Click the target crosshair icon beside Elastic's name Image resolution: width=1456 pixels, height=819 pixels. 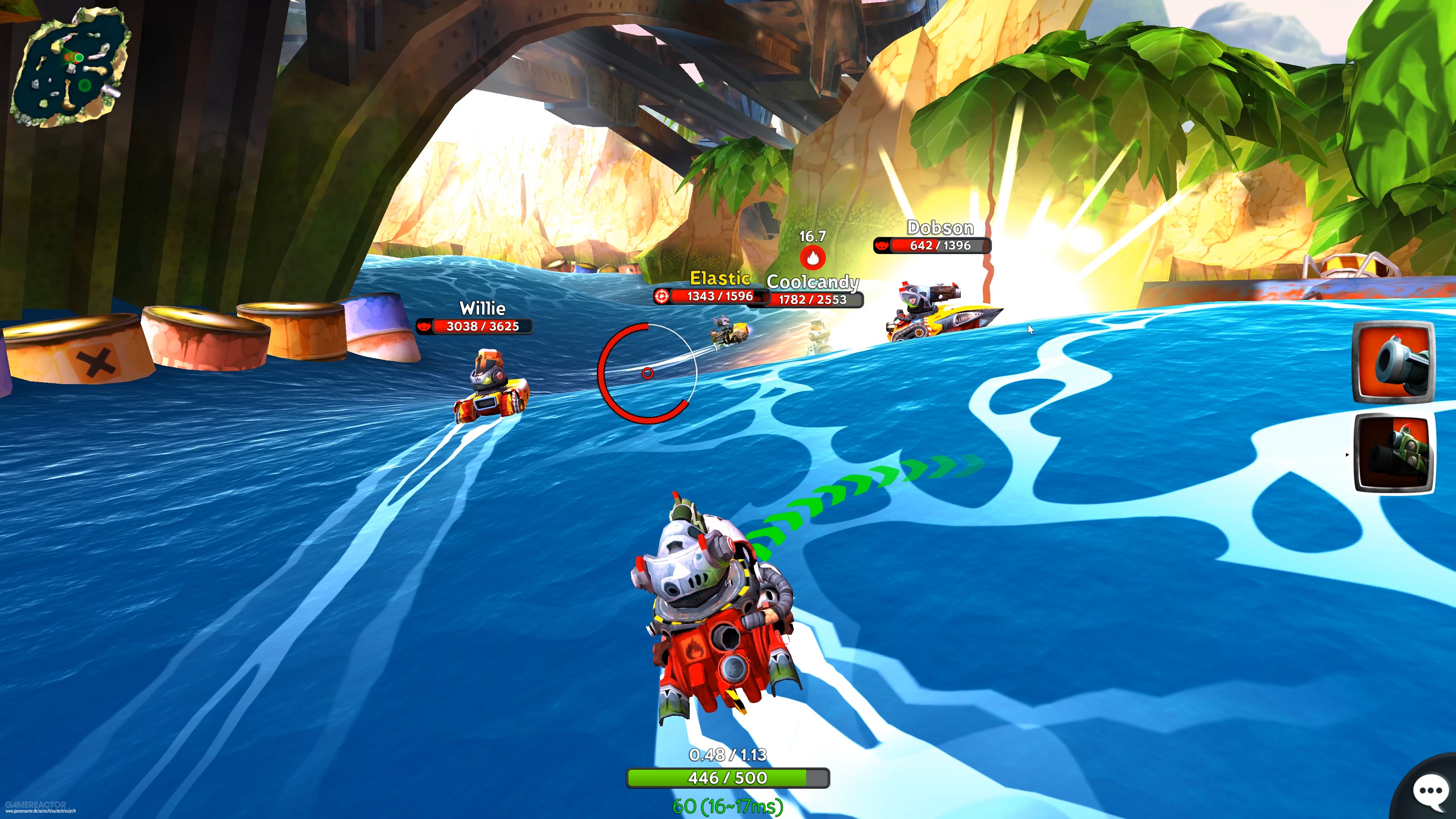coord(662,296)
